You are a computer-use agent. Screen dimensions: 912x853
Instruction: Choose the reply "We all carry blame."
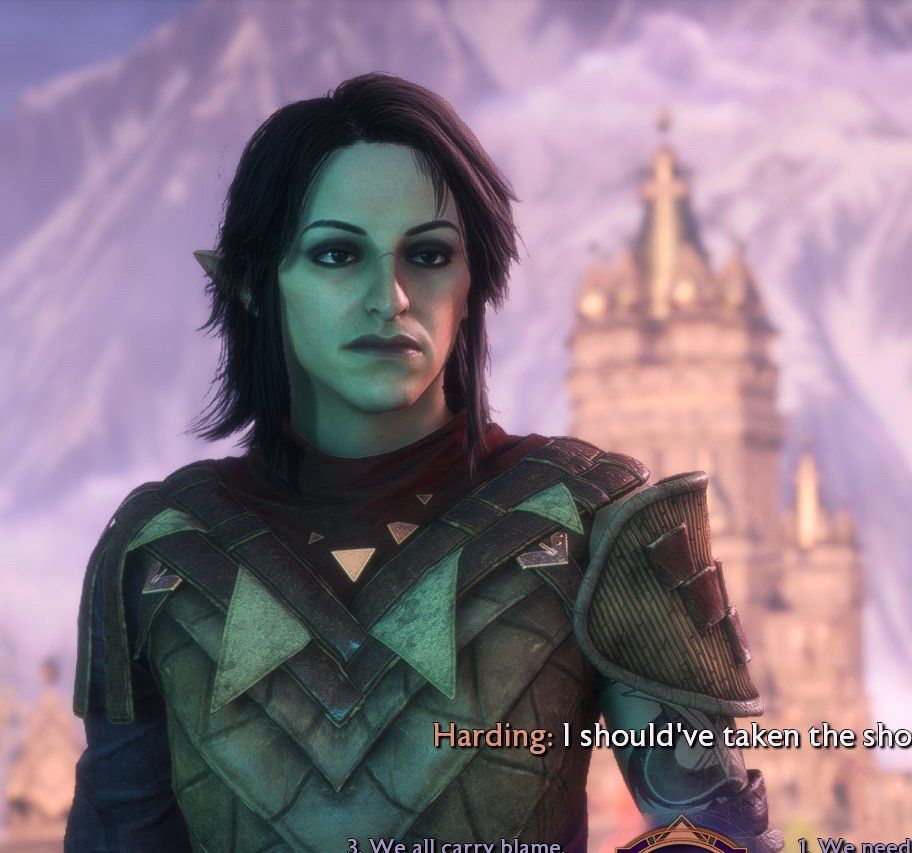[x=456, y=845]
